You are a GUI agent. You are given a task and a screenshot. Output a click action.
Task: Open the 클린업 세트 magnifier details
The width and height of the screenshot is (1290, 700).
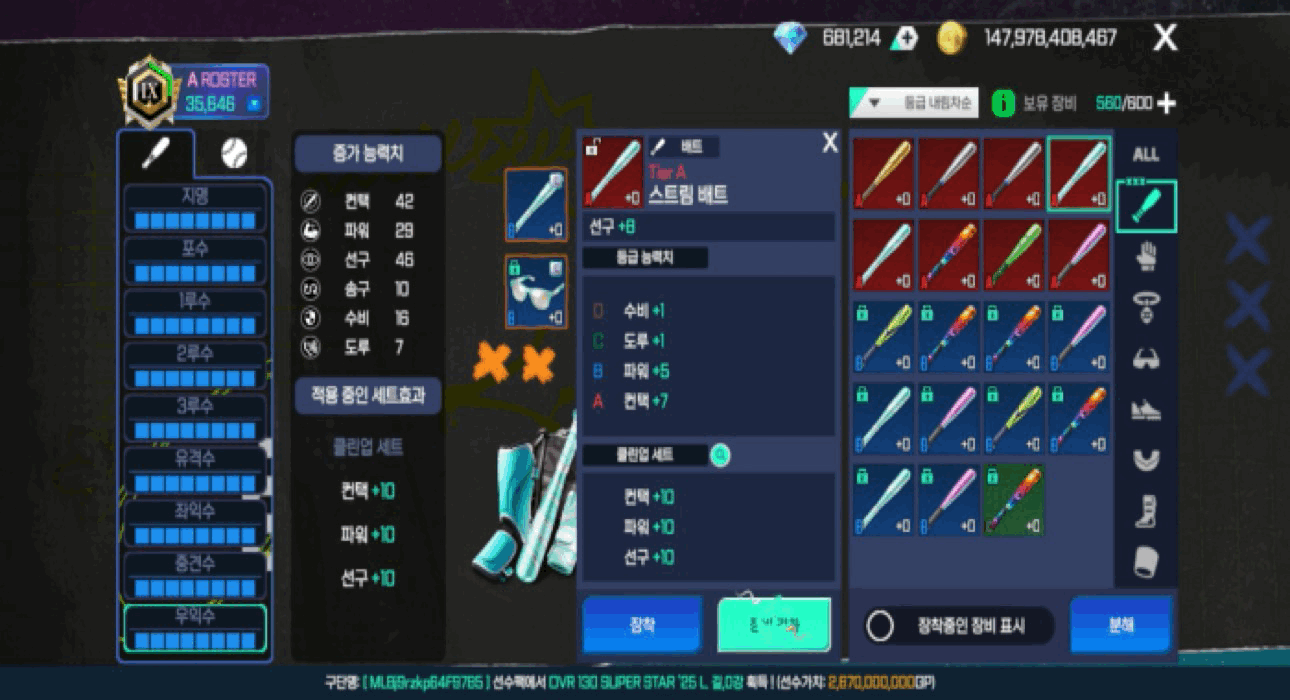pos(720,456)
